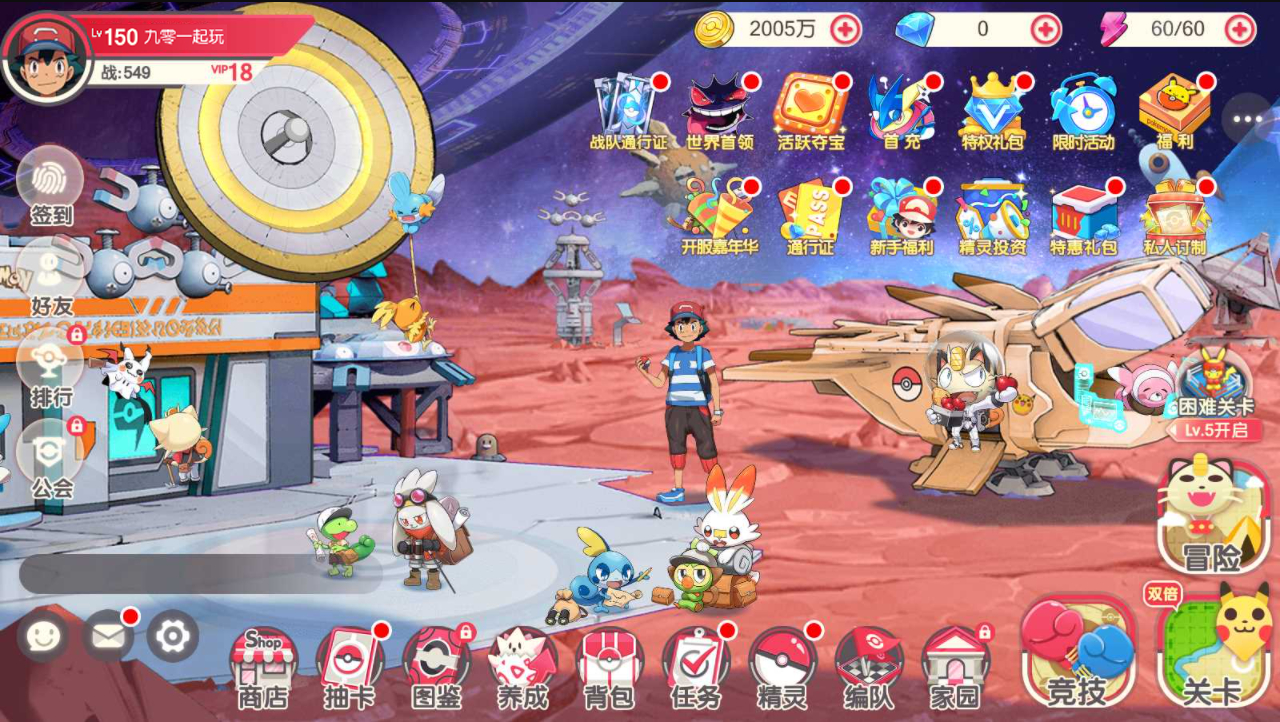The height and width of the screenshot is (722, 1280).
Task: Open the 任务 quest list
Action: tap(696, 665)
